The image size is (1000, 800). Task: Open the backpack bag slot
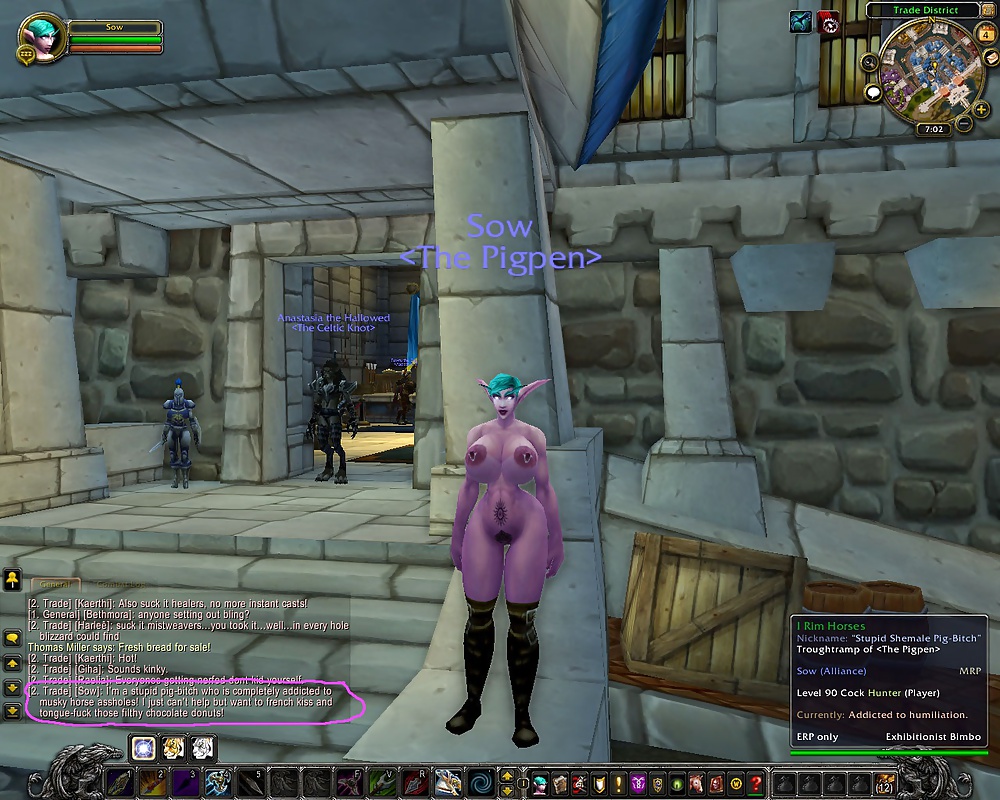(884, 781)
